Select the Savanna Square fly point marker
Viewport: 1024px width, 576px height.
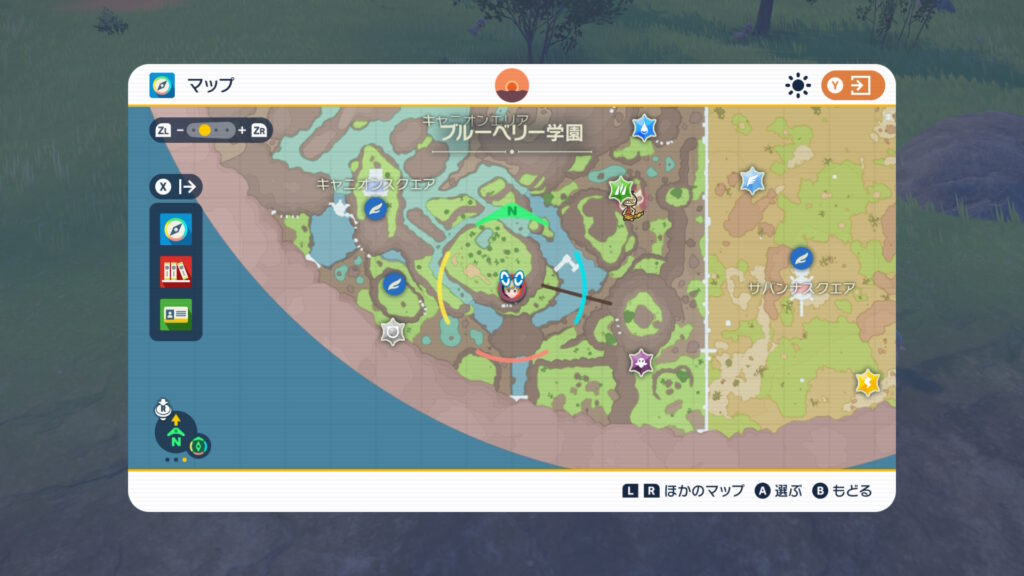801,259
